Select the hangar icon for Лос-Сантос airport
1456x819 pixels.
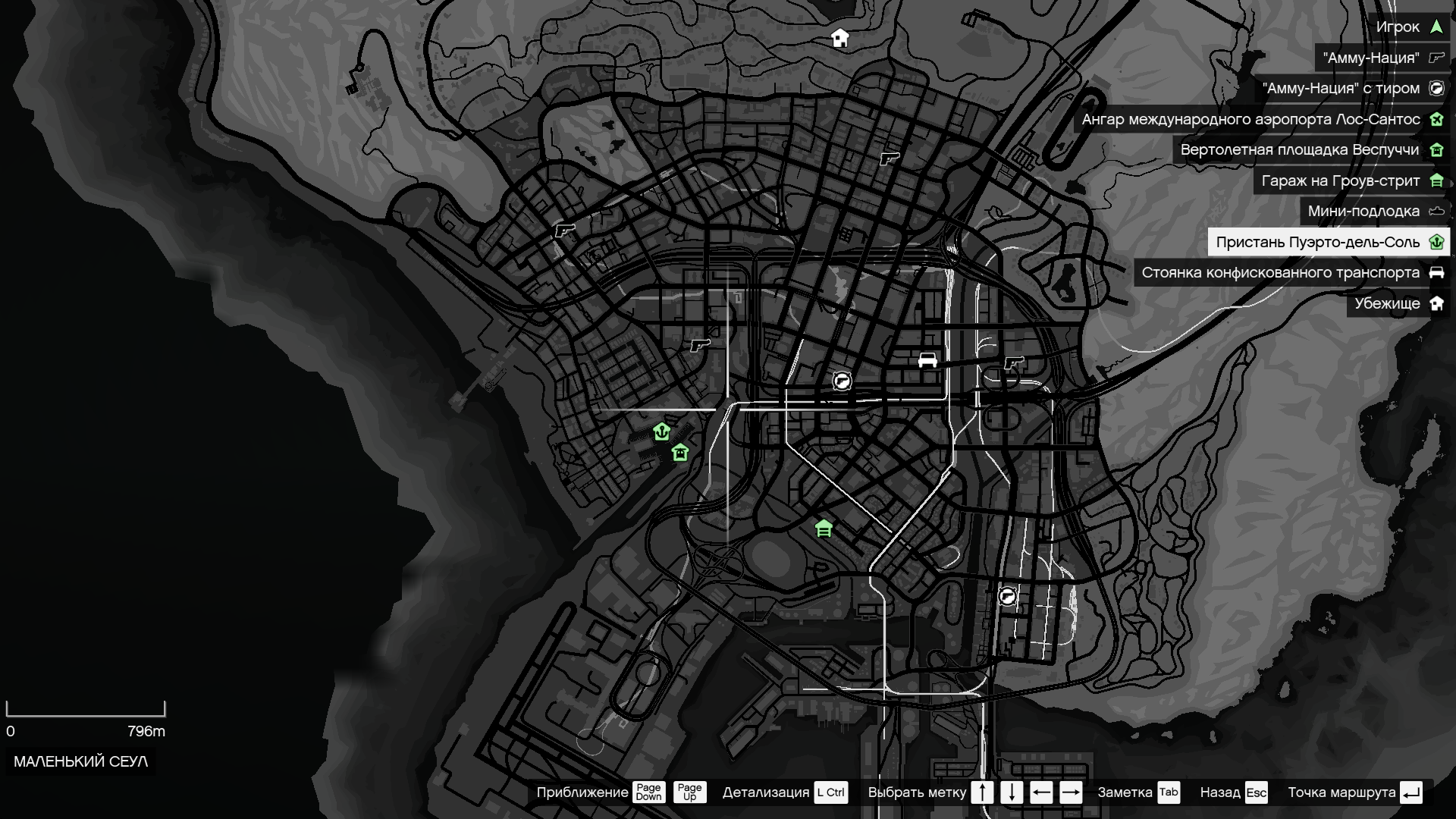point(1436,119)
